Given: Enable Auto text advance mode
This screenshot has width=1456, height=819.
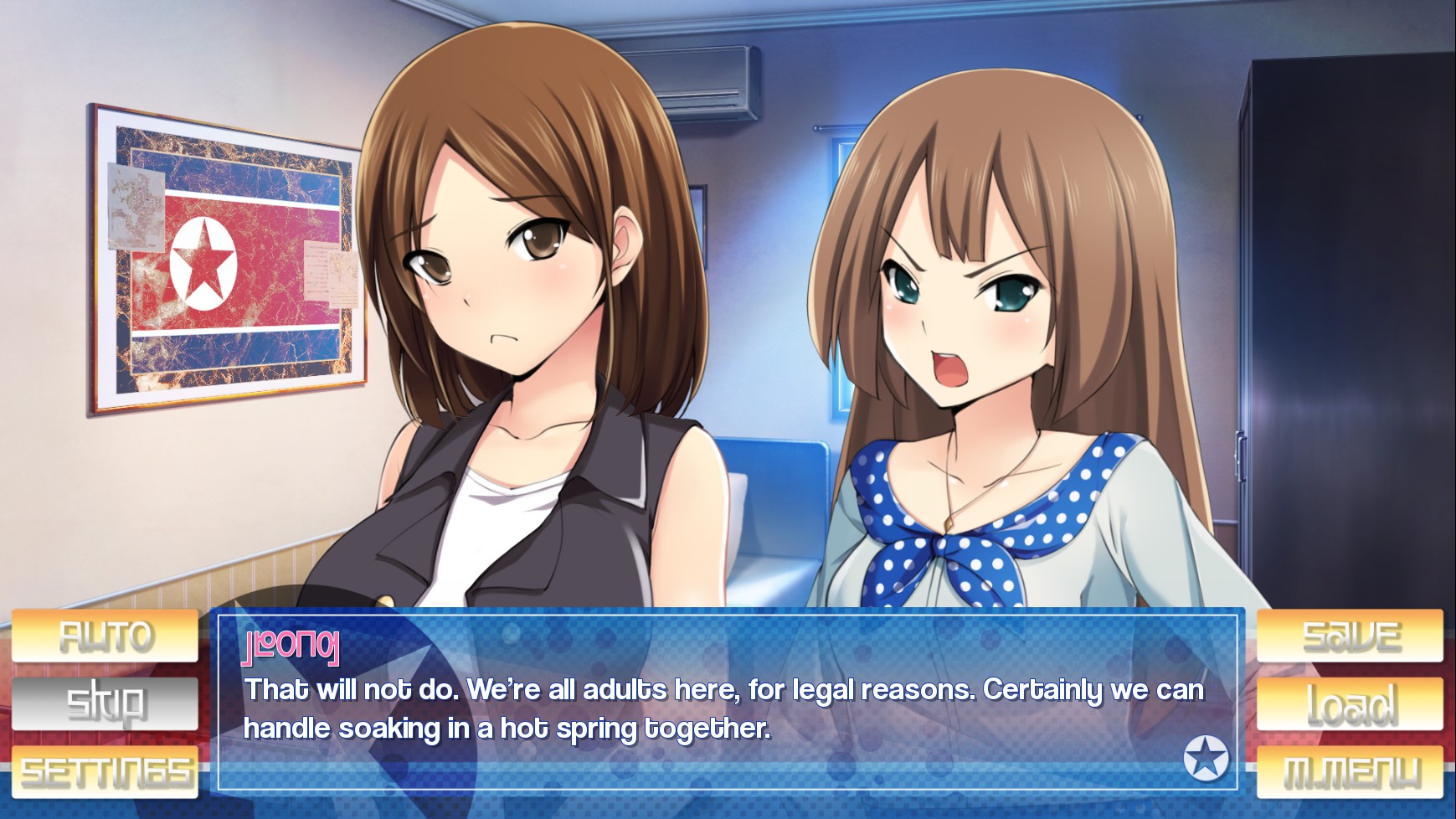Looking at the screenshot, I should [x=105, y=636].
